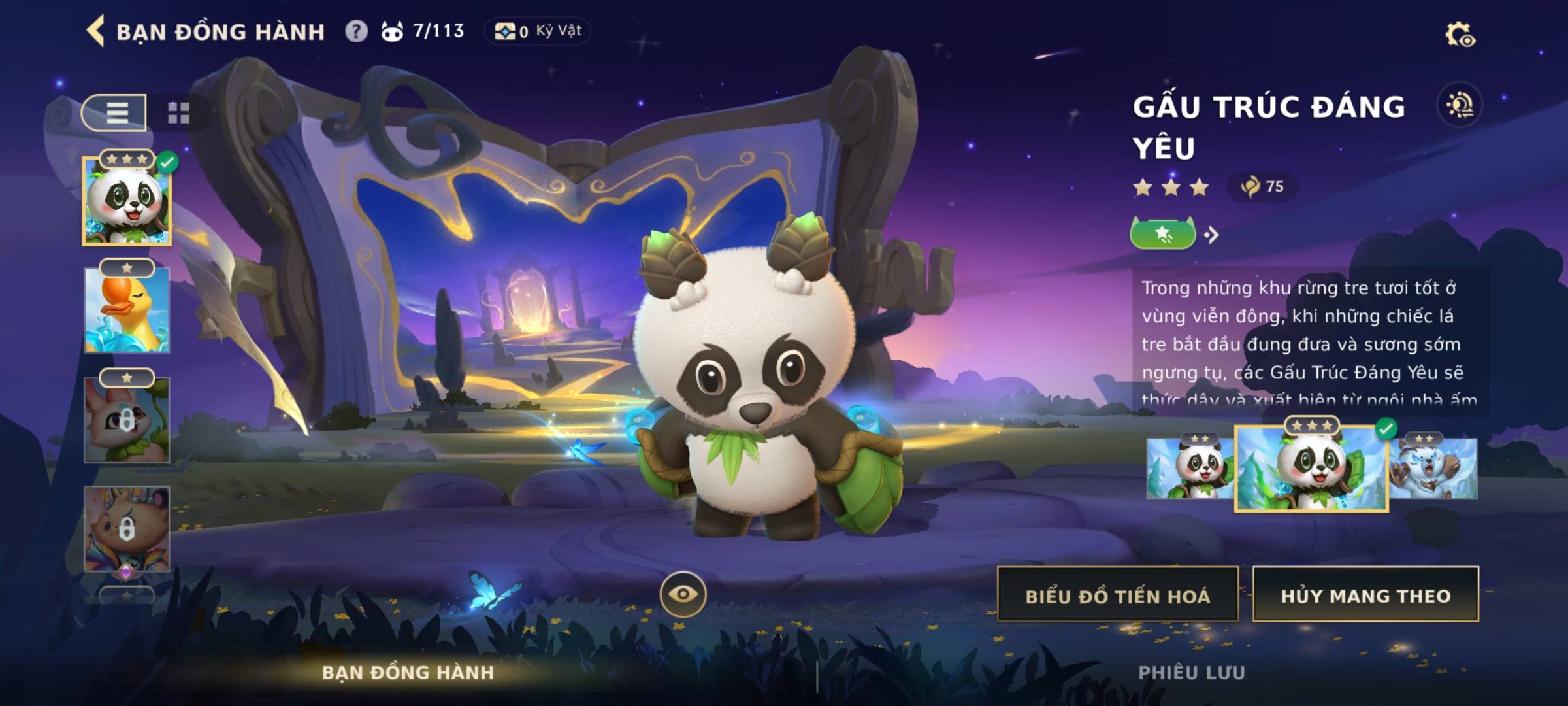Choose the two-star panda variant thumbnail
This screenshot has width=1568, height=706.
pyautogui.click(x=1190, y=468)
